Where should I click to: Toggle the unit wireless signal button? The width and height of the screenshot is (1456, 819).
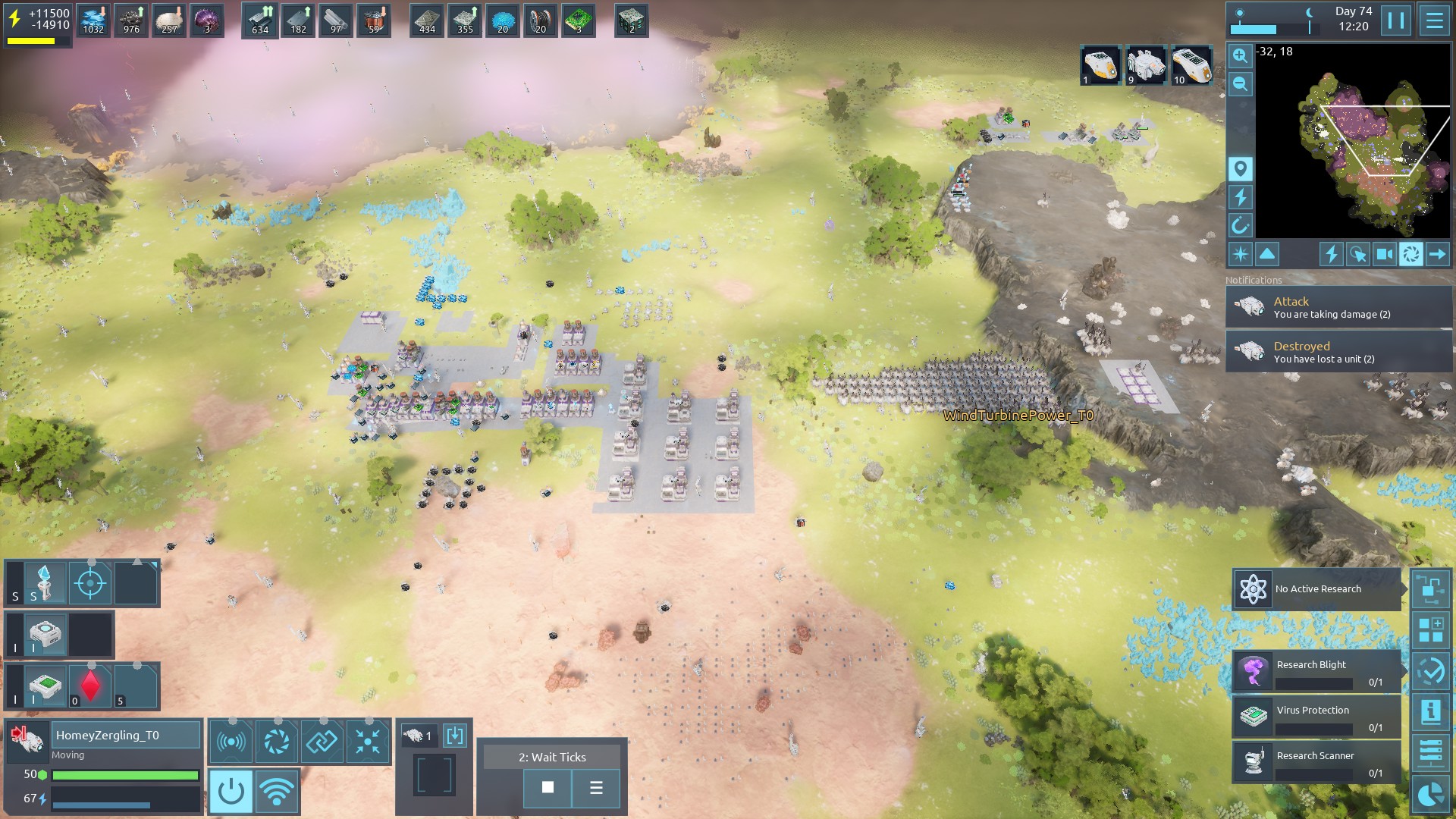[x=277, y=791]
